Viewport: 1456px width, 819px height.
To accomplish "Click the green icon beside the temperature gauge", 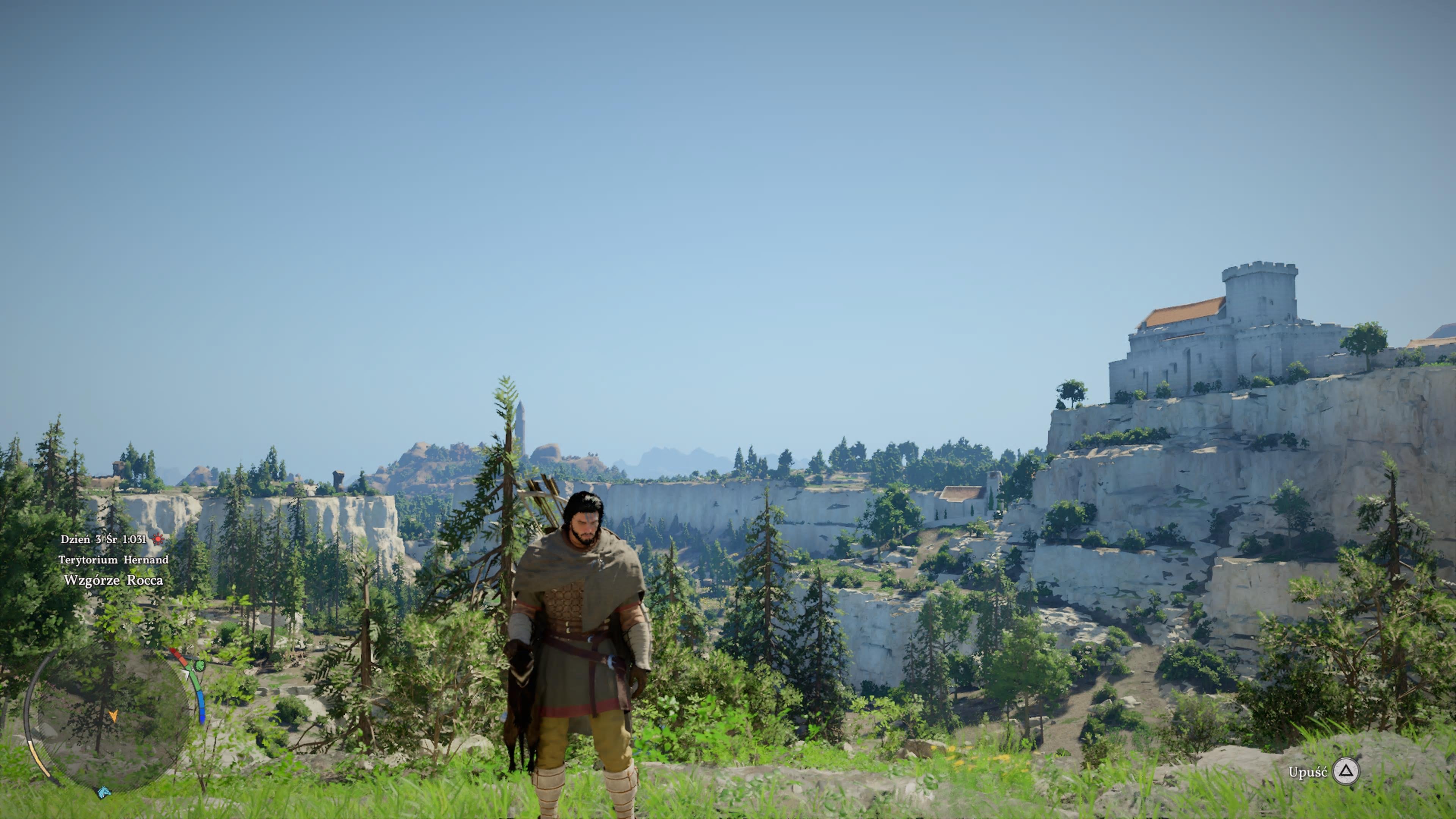I will click(x=199, y=665).
